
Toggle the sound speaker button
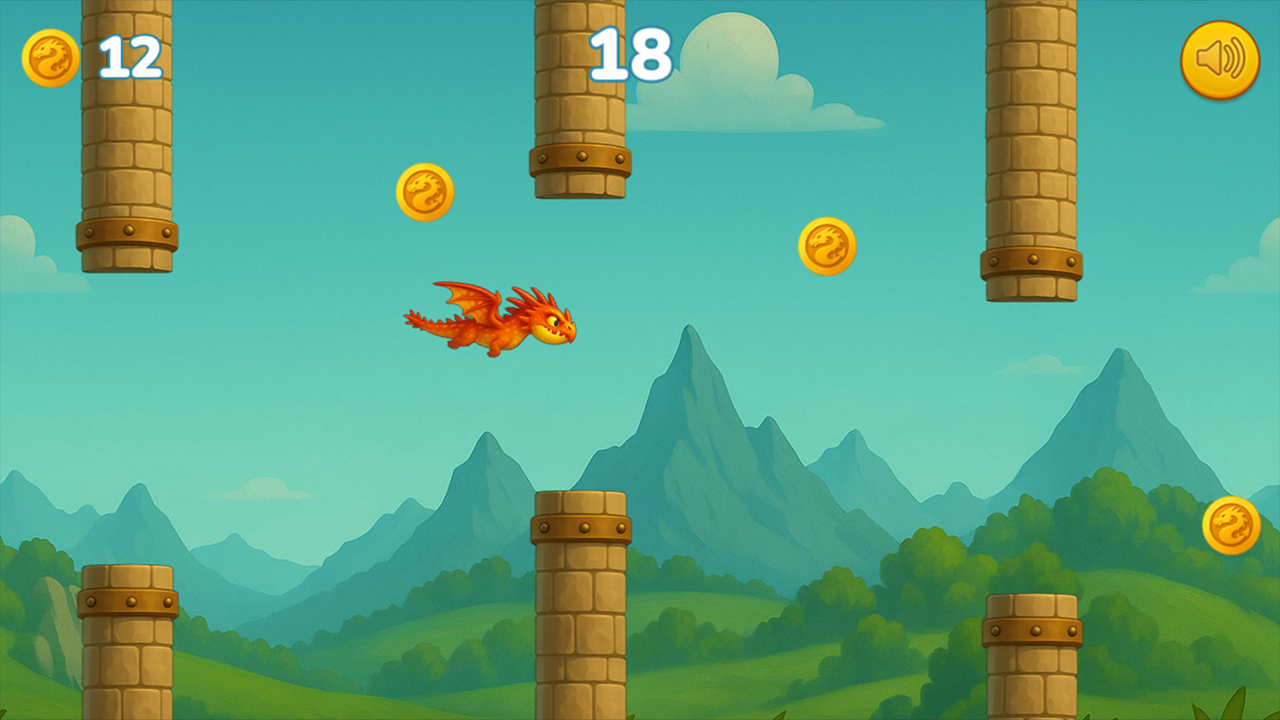pyautogui.click(x=1219, y=60)
